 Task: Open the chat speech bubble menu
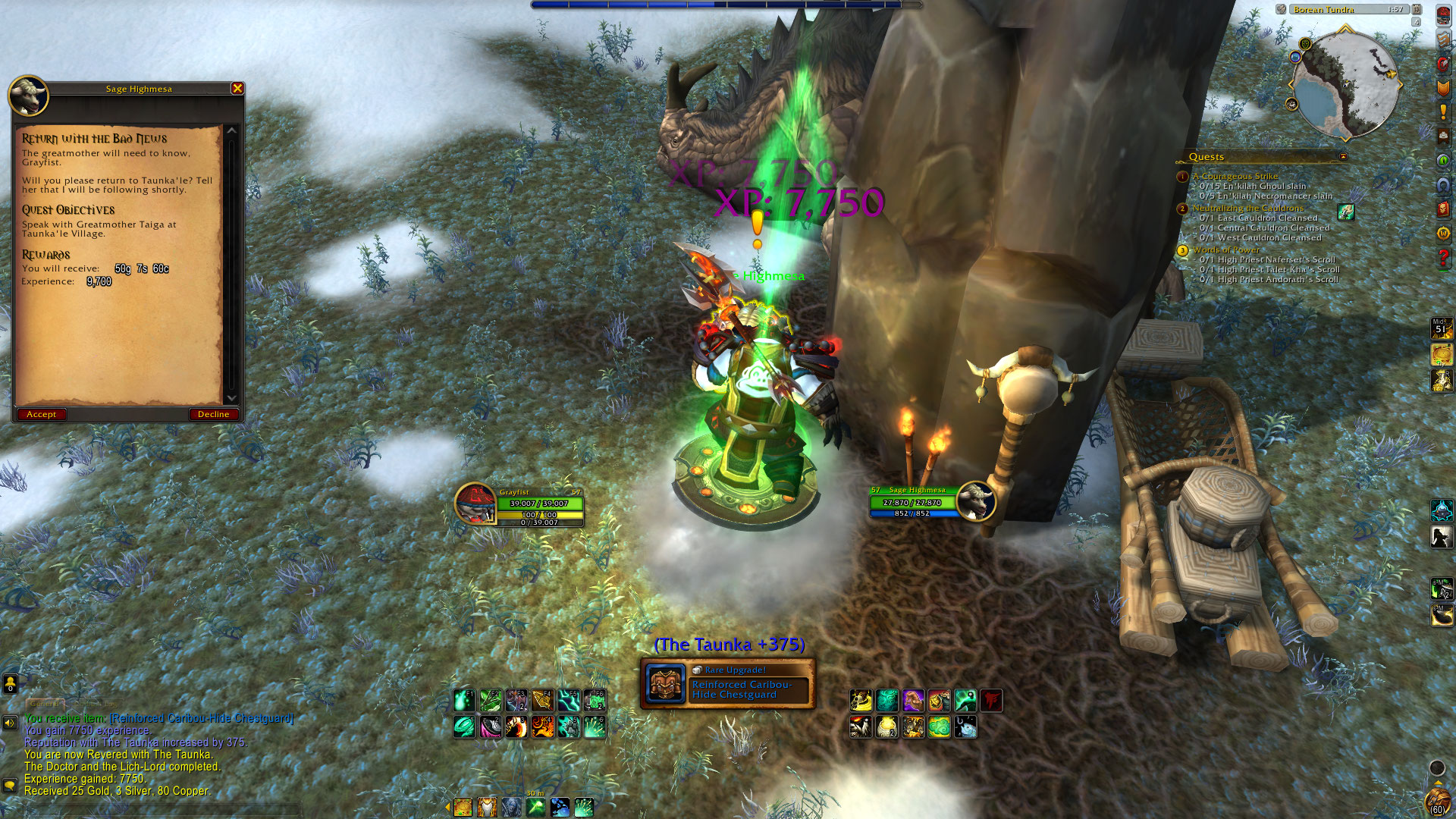point(10,785)
